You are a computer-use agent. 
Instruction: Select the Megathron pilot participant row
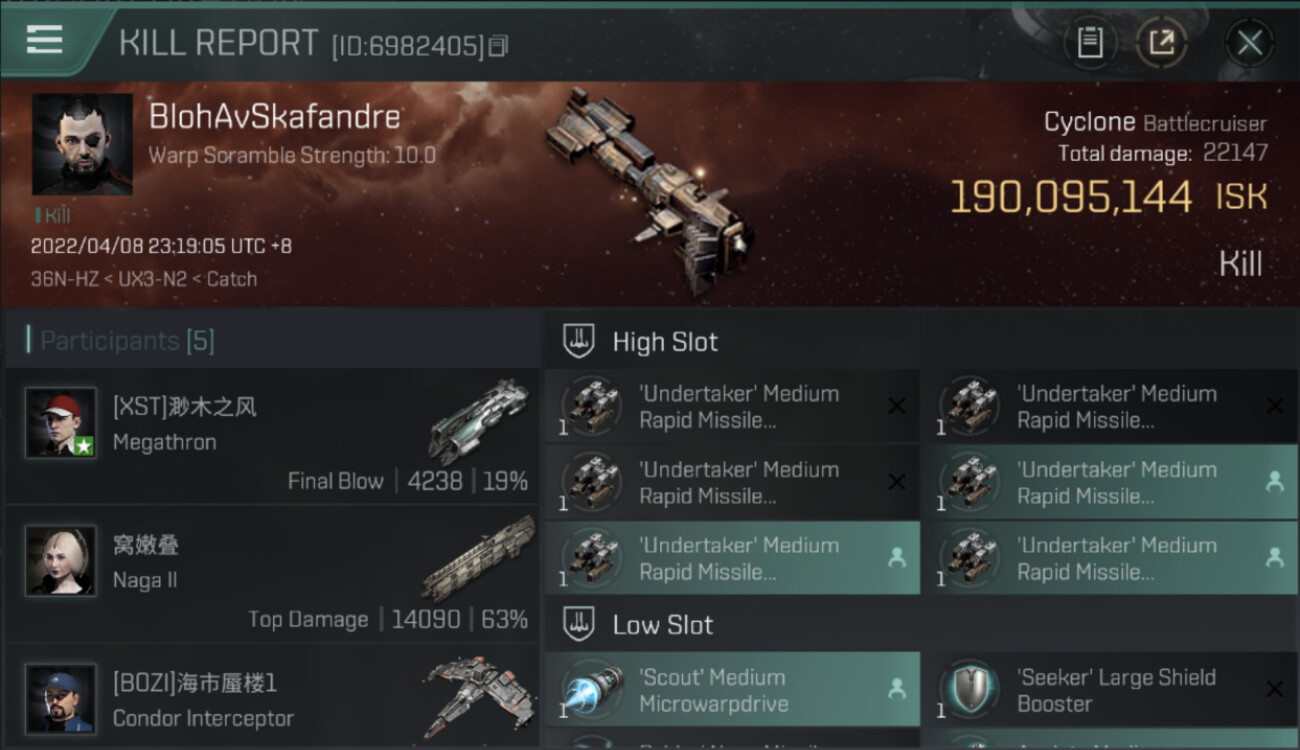(x=272, y=435)
